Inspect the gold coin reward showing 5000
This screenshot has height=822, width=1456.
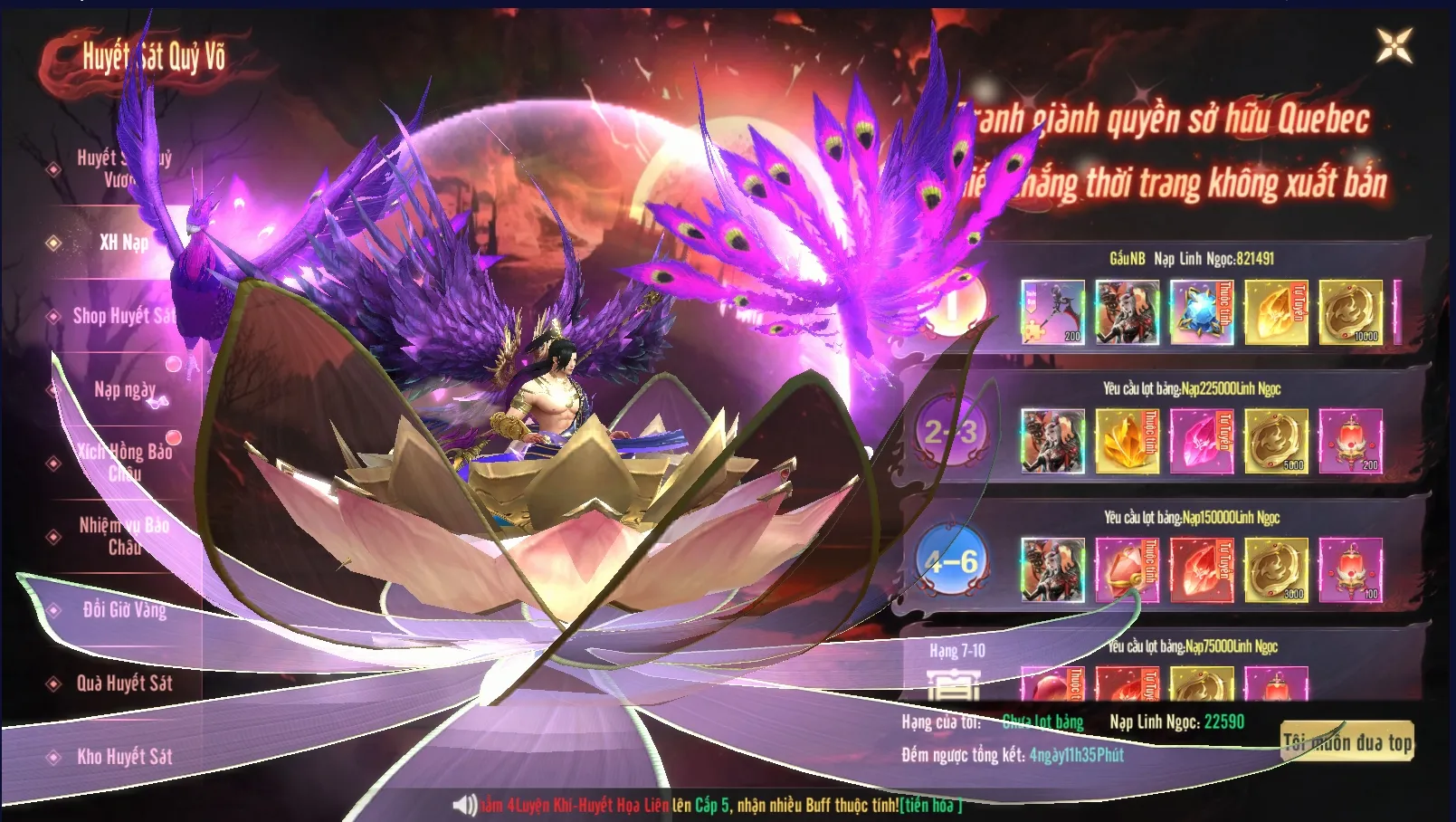1276,441
